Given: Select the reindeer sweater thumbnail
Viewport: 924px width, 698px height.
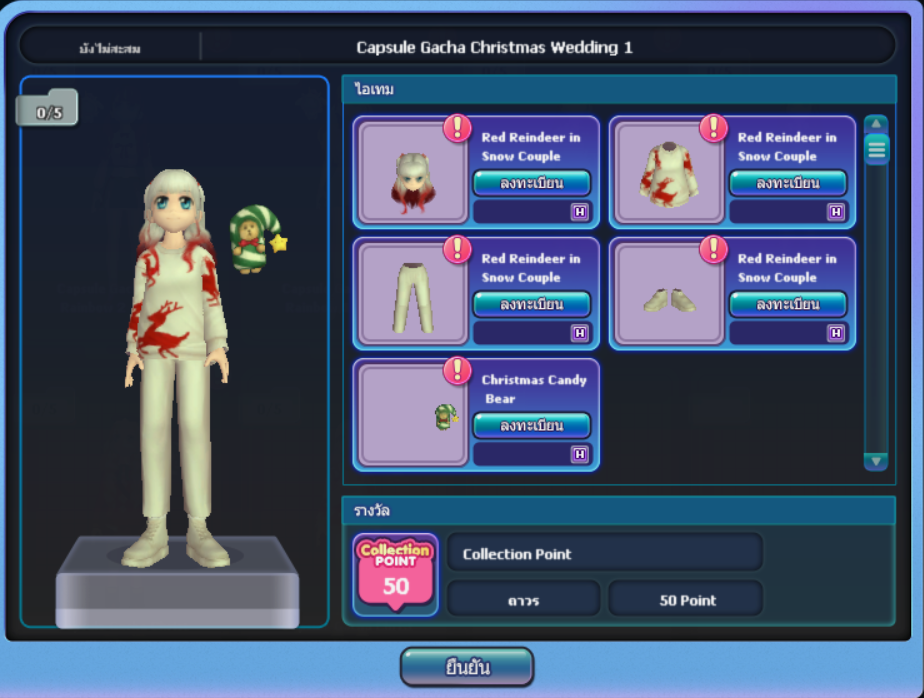Looking at the screenshot, I should pos(668,172).
